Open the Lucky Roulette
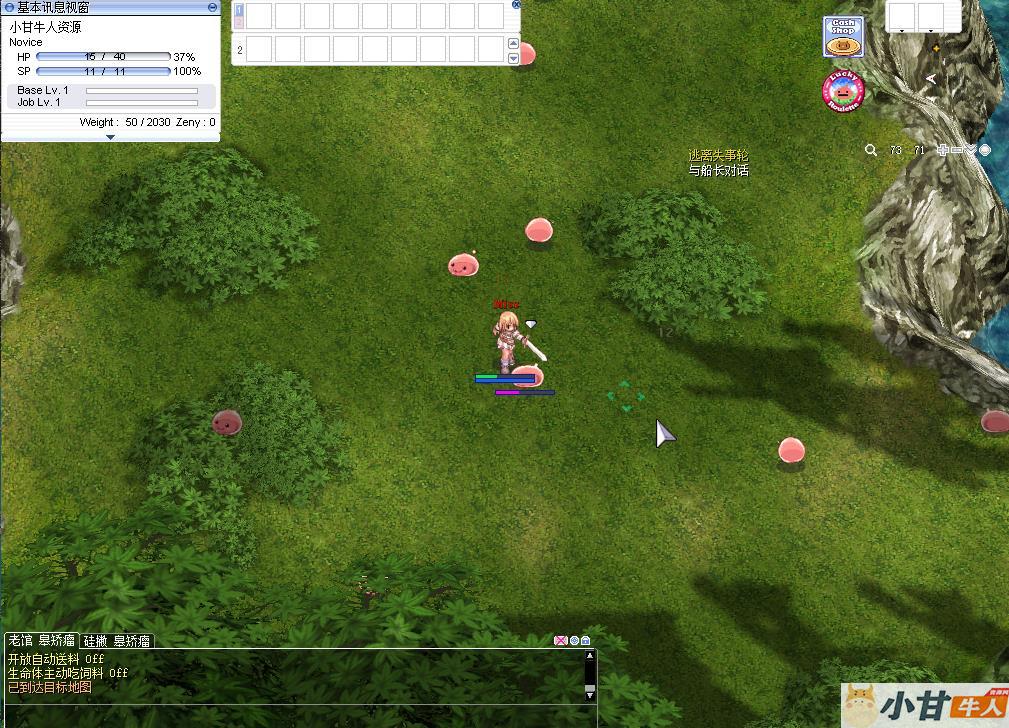Screen dimensions: 1009x728 pyautogui.click(x=843, y=92)
